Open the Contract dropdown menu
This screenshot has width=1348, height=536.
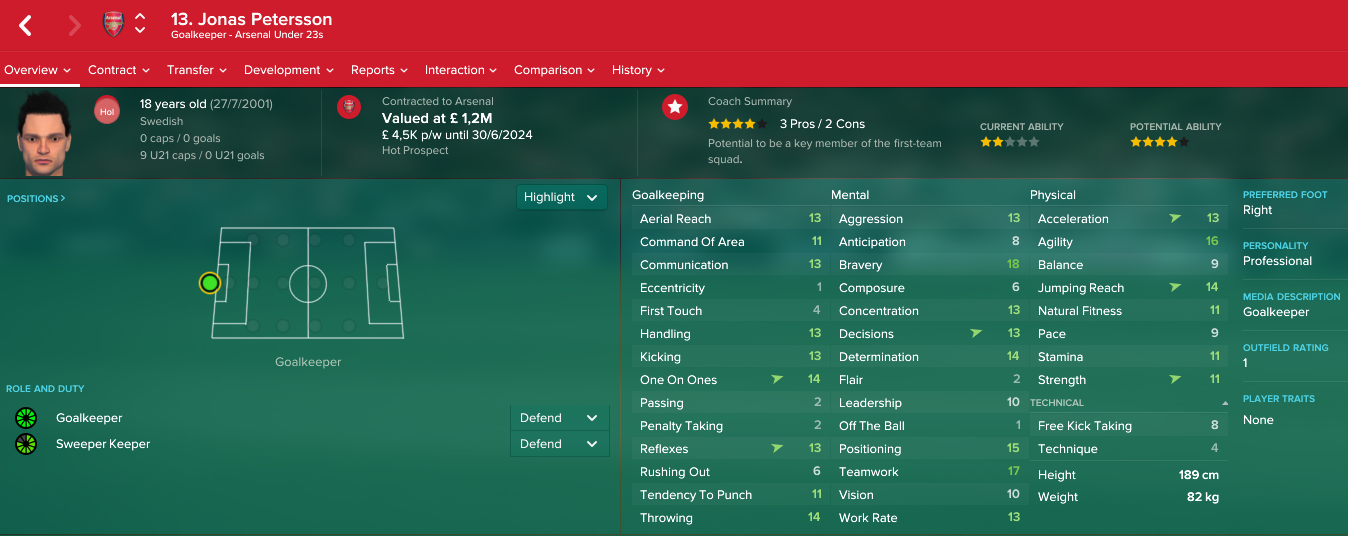118,70
